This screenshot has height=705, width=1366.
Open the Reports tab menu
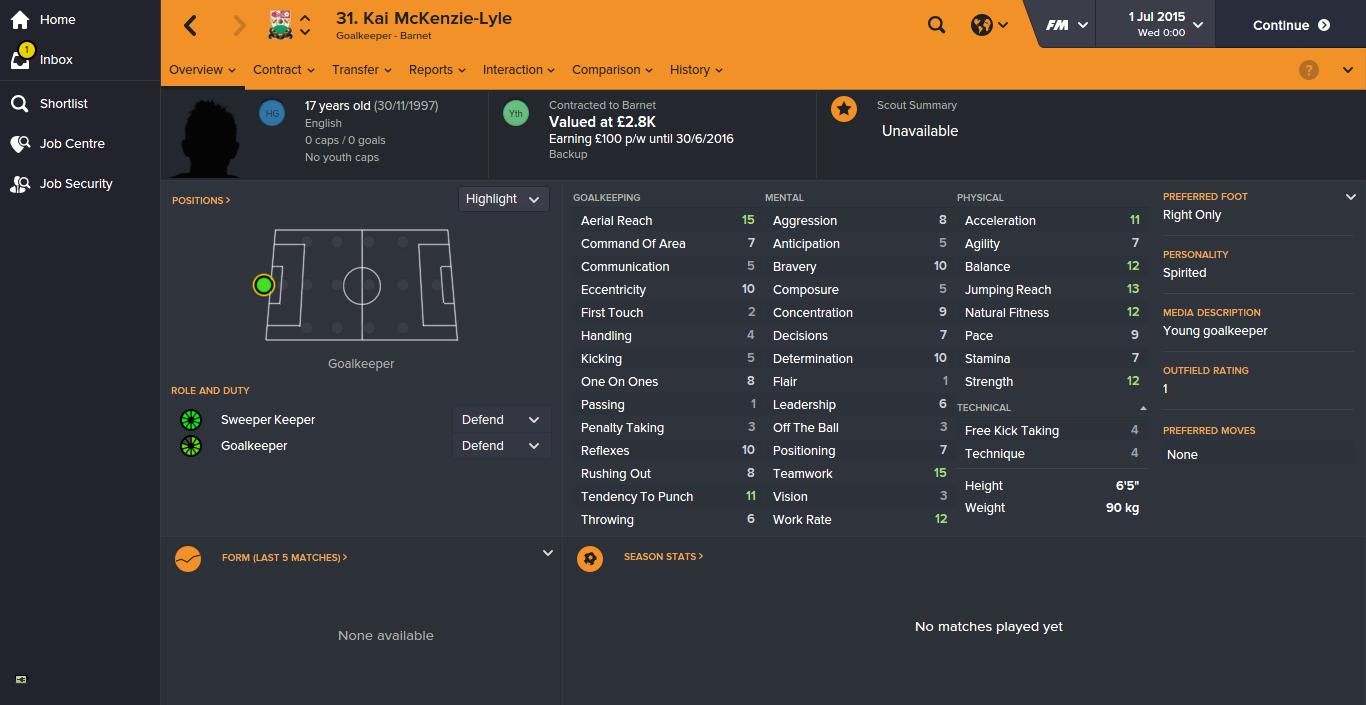[x=437, y=70]
